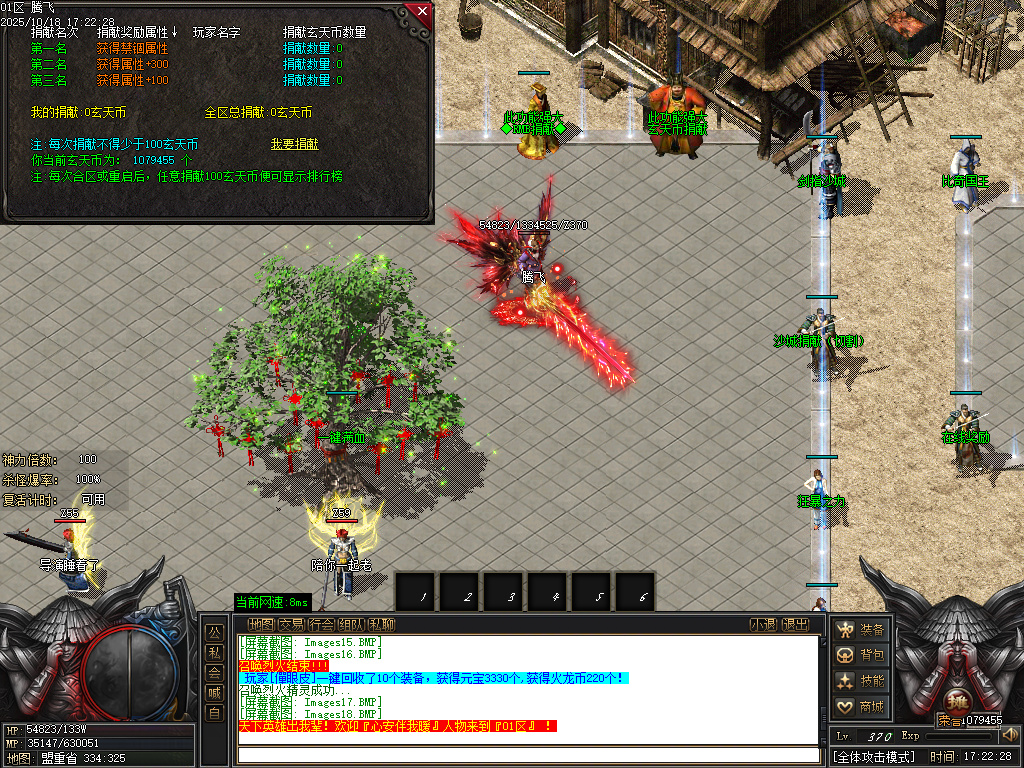Close the donation ranking panel
The height and width of the screenshot is (768, 1024).
(422, 12)
